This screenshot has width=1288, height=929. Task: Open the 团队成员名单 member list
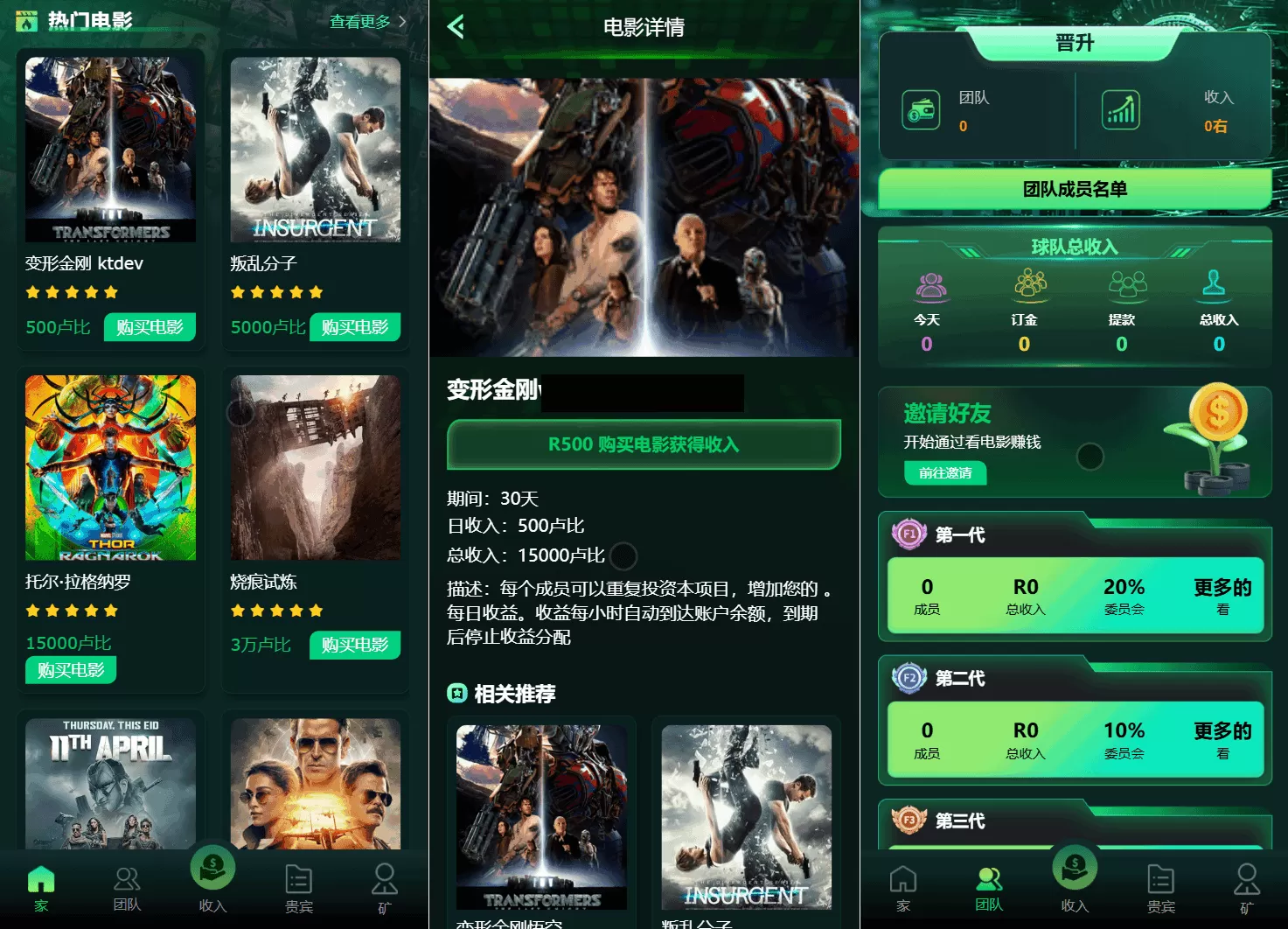click(1074, 189)
